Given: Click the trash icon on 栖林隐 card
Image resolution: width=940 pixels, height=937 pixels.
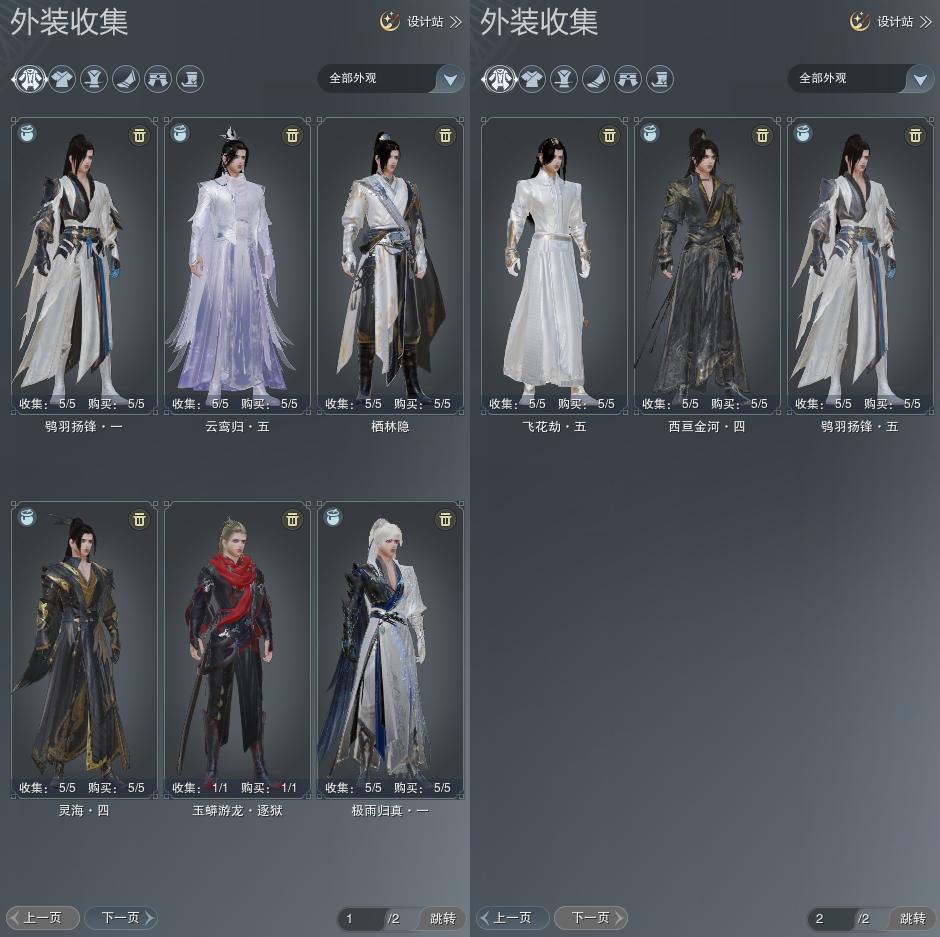Looking at the screenshot, I should pyautogui.click(x=446, y=135).
